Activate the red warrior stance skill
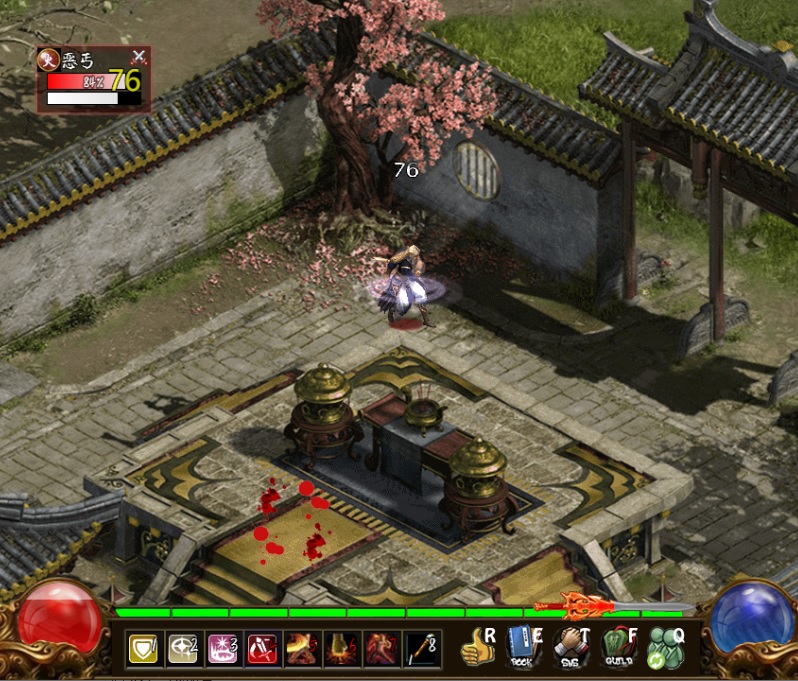The width and height of the screenshot is (798, 681). (380, 650)
